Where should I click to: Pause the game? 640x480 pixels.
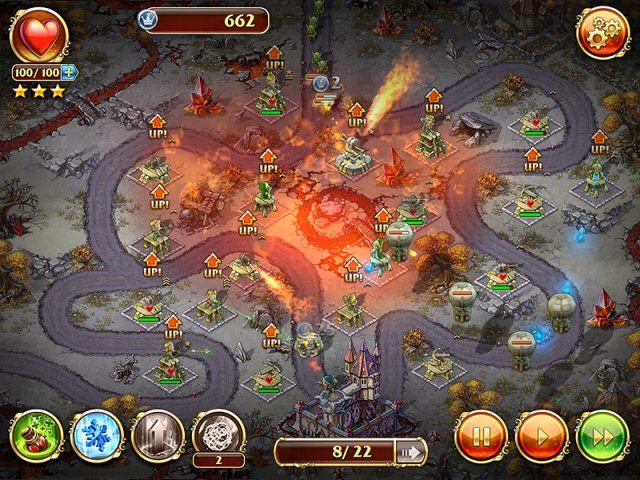tap(480, 435)
